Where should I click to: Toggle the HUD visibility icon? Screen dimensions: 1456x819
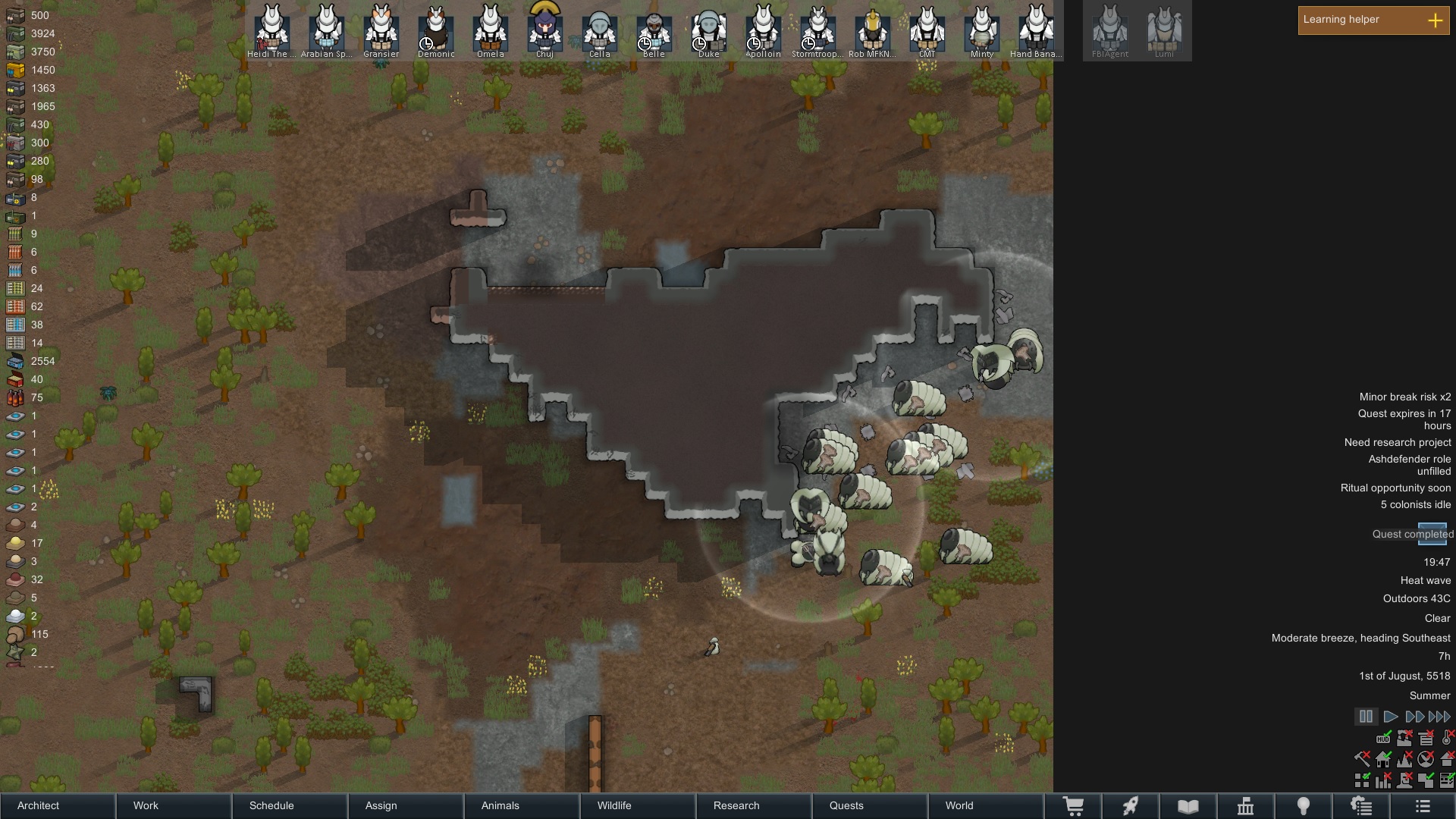click(1383, 738)
